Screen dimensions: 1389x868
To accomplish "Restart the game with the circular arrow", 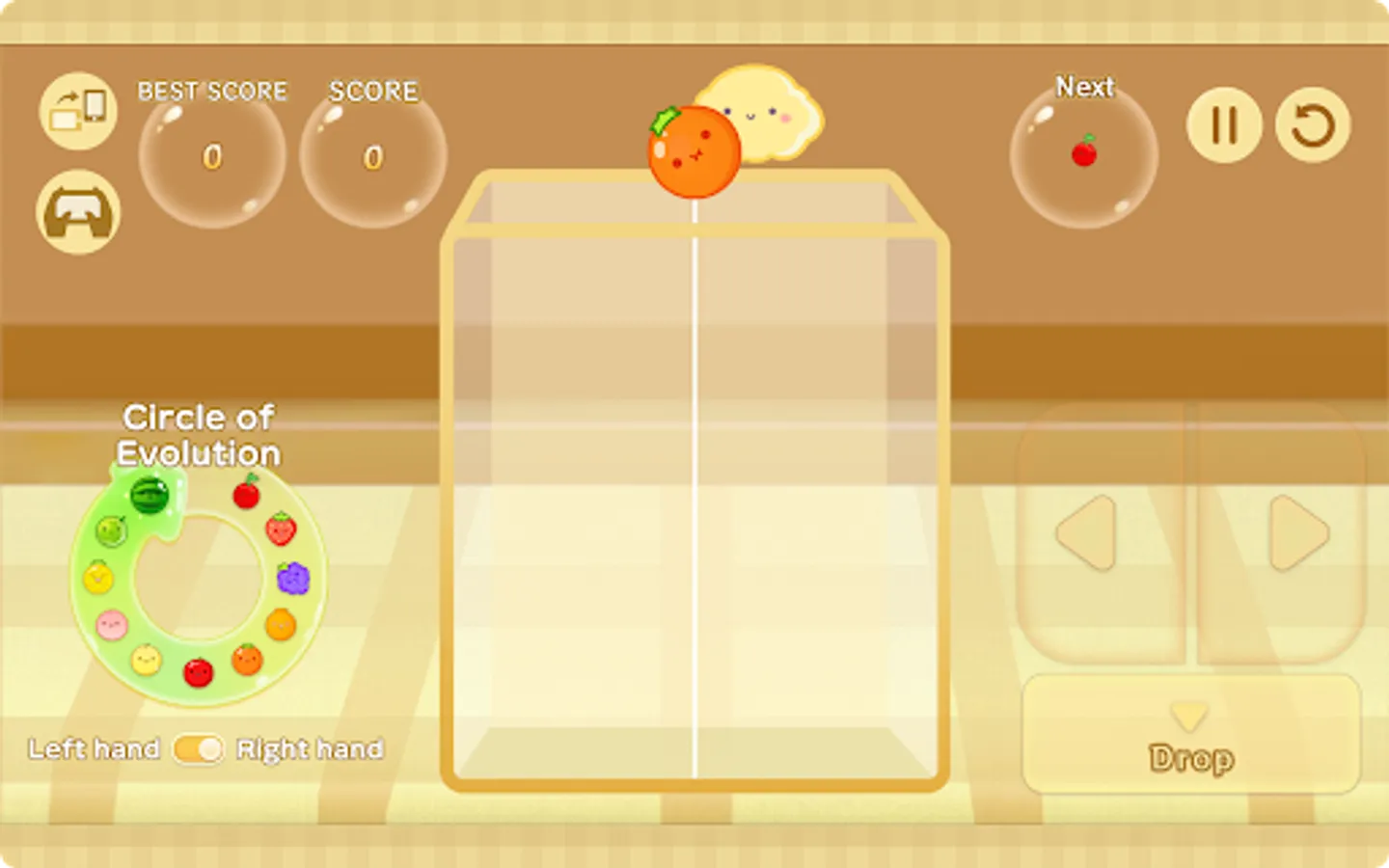I will click(1313, 123).
